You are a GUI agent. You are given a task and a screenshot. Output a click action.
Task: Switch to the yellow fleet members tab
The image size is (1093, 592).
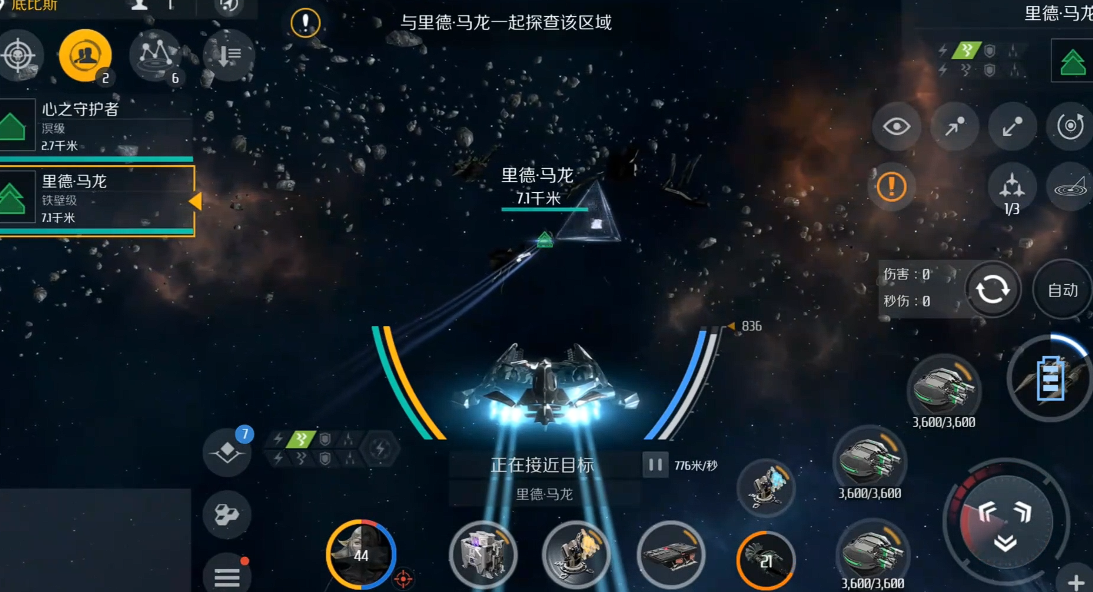point(85,55)
